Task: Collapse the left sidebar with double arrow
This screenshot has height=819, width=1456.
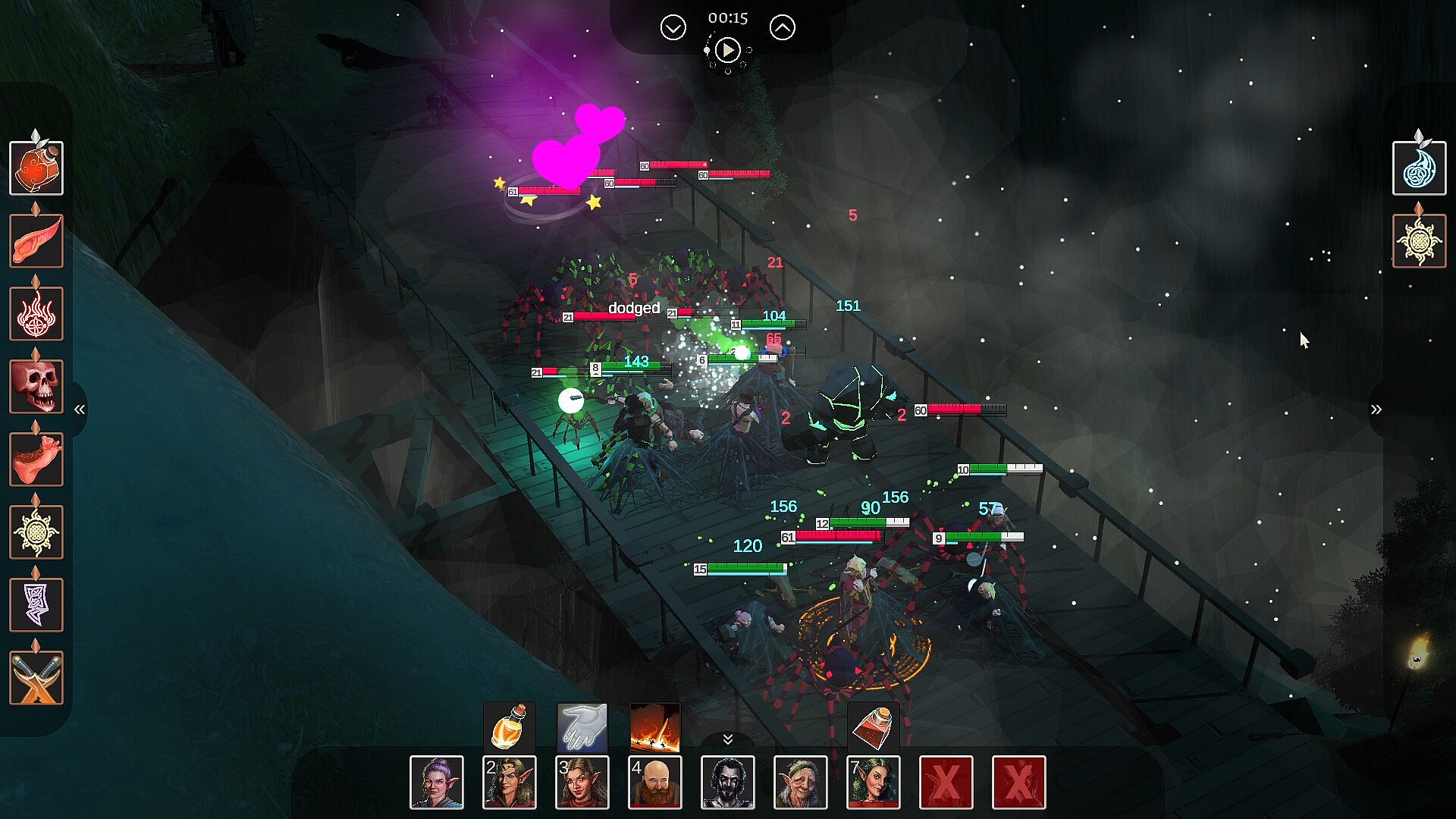Action: (80, 409)
